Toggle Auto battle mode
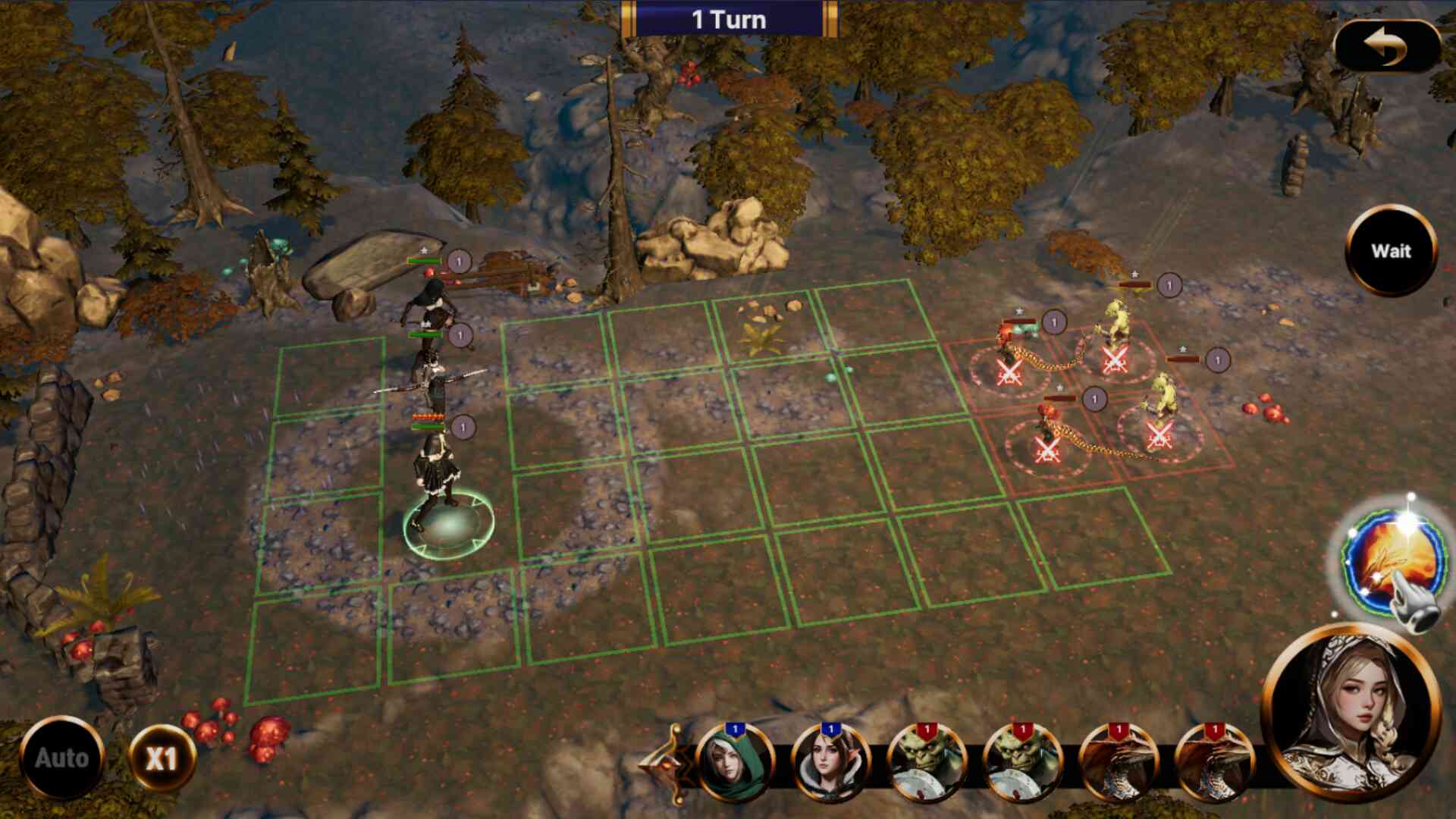The image size is (1456, 819). [x=61, y=758]
